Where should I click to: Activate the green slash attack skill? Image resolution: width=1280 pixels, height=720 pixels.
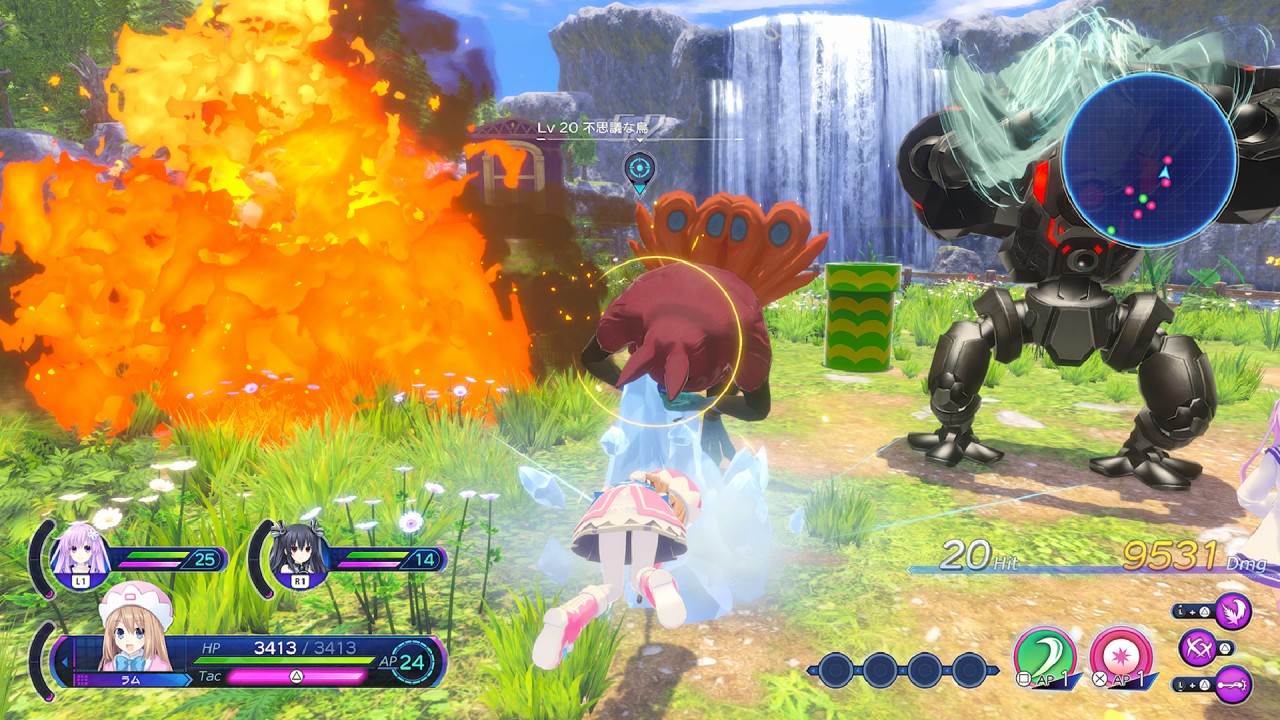pos(1044,654)
